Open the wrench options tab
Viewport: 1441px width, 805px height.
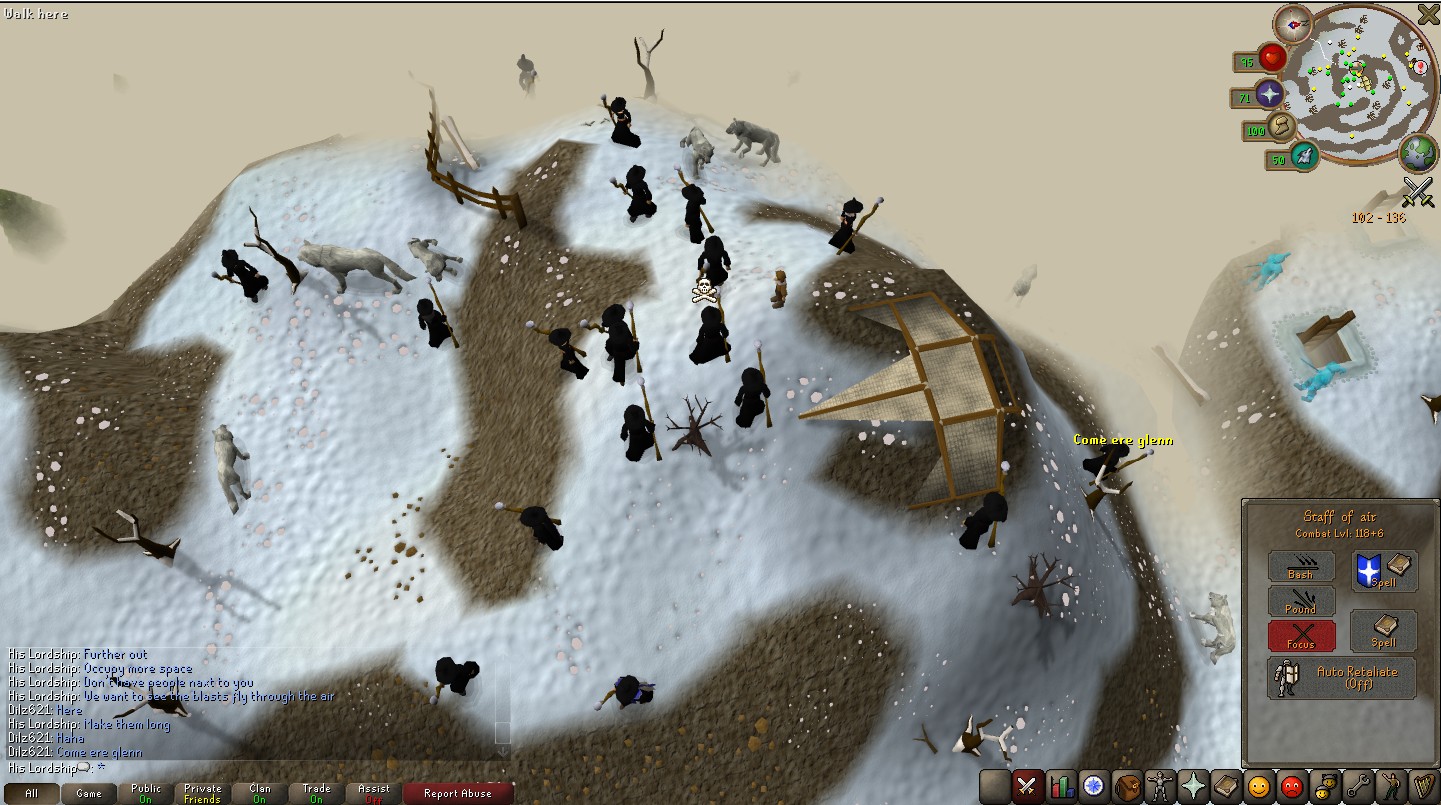click(1357, 787)
